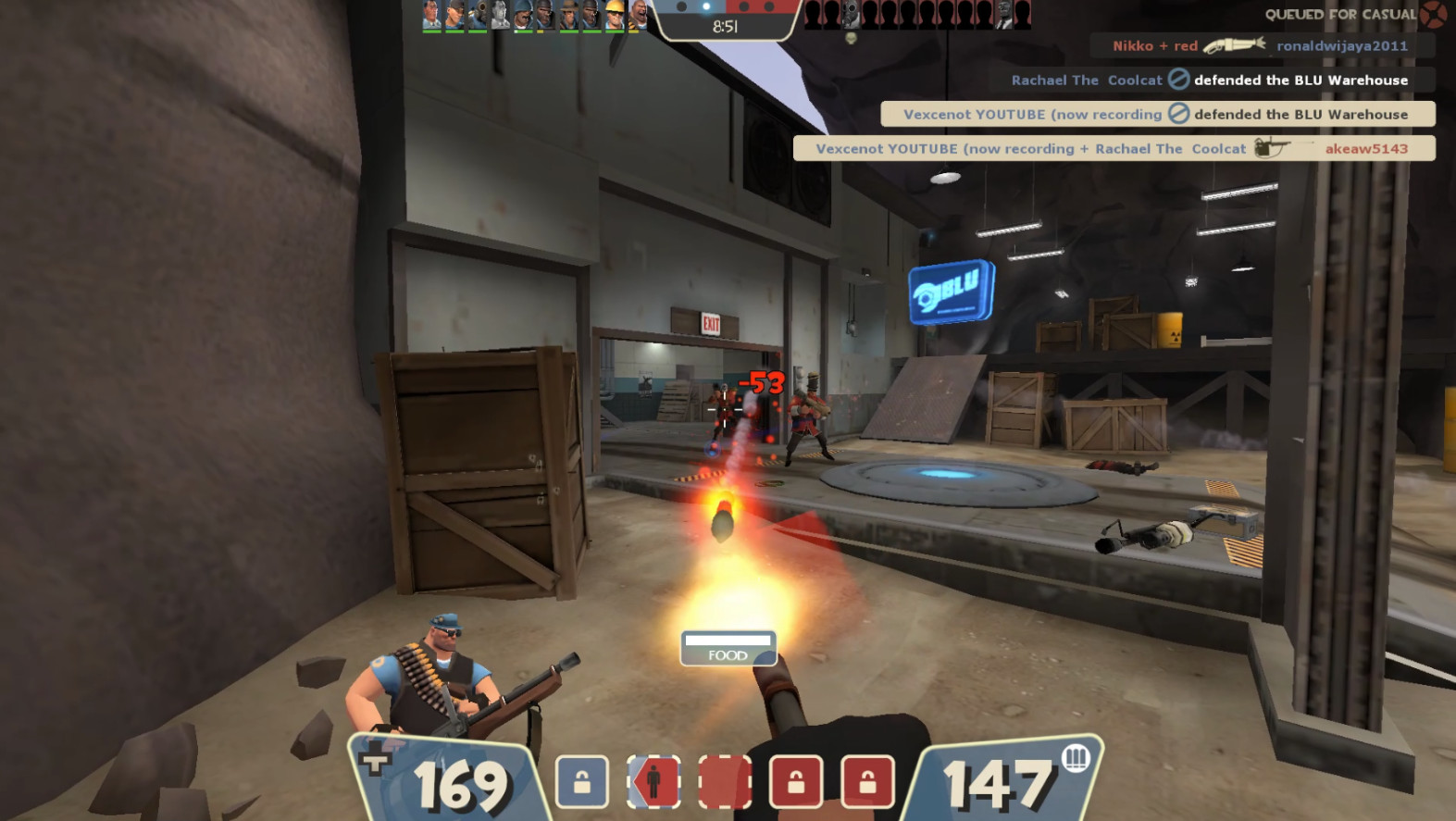The width and height of the screenshot is (1456, 821).
Task: Click the ammo fist icon beside 147
Action: (x=1076, y=759)
